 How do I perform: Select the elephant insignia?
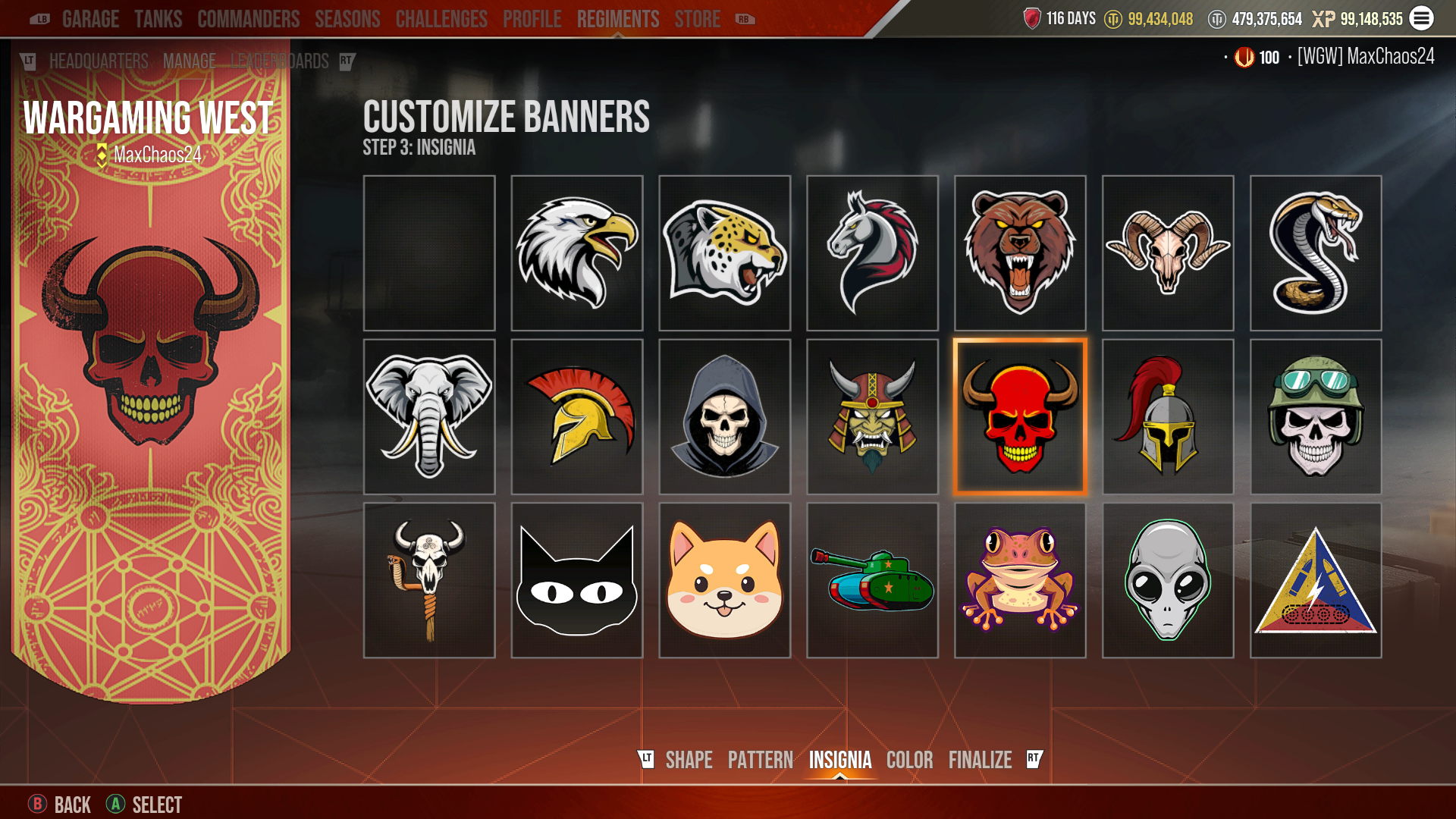[x=429, y=417]
